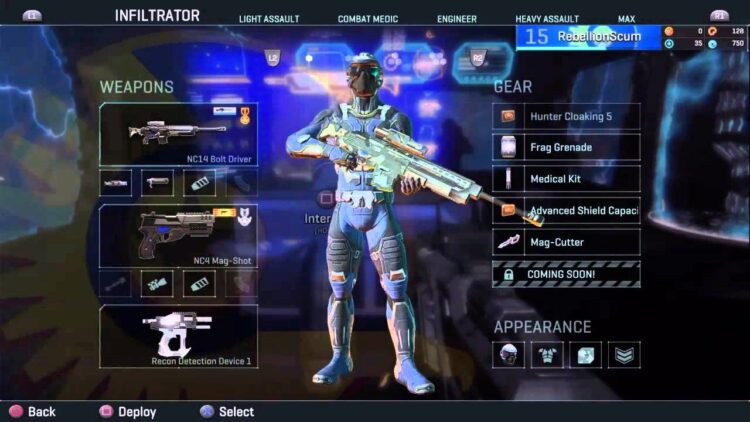This screenshot has width=750, height=422.
Task: Choose the chevron decal appearance slot
Action: [x=624, y=354]
